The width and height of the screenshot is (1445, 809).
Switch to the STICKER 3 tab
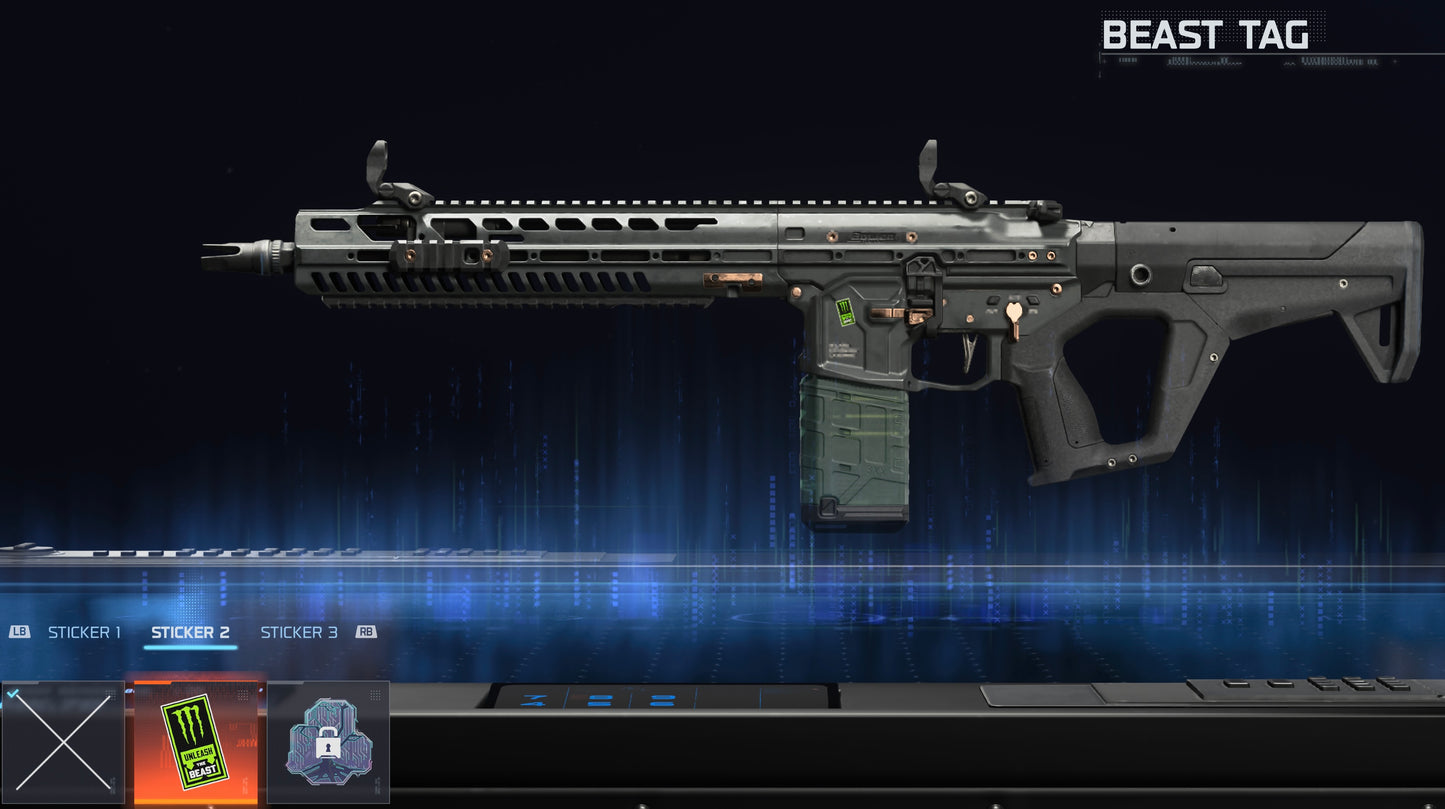pos(299,632)
